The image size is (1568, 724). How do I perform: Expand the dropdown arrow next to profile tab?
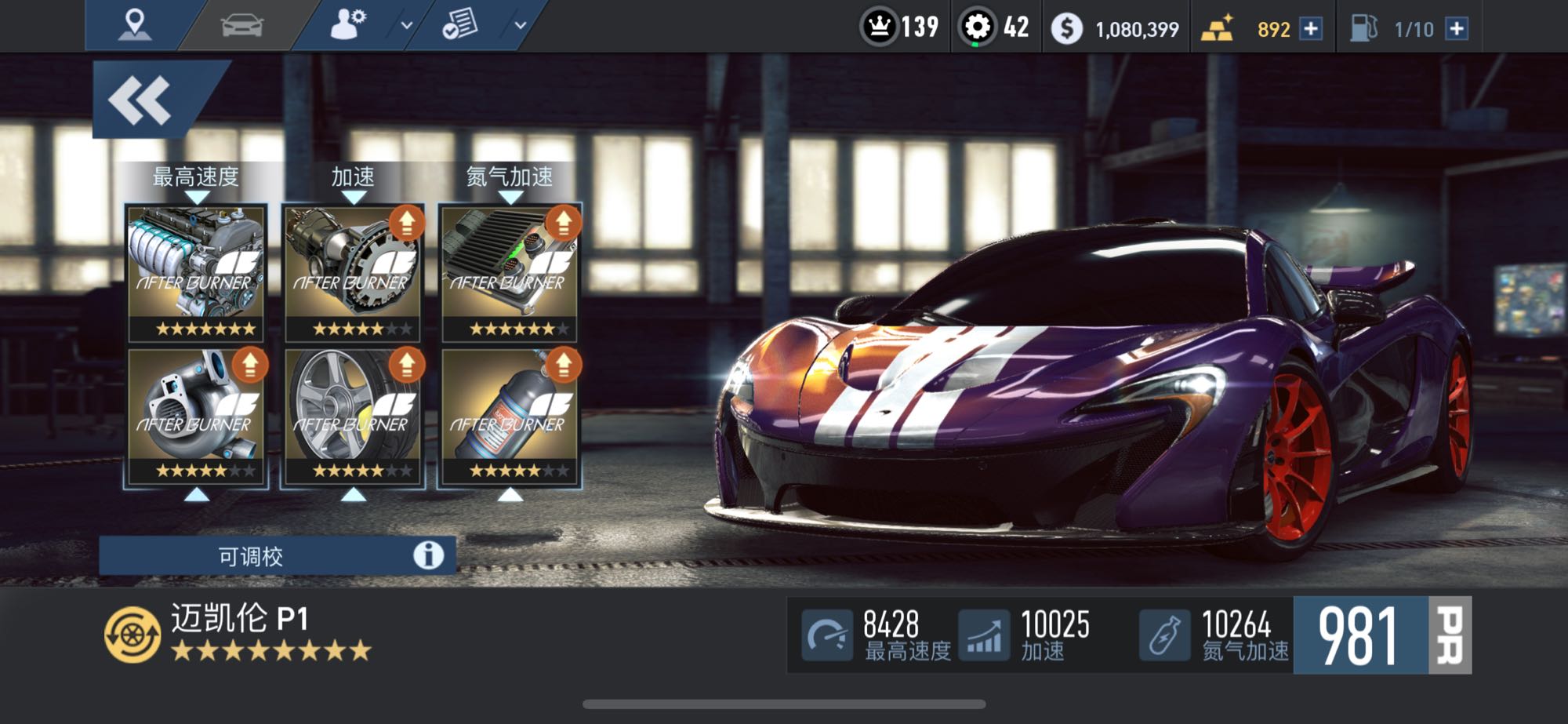click(x=407, y=25)
